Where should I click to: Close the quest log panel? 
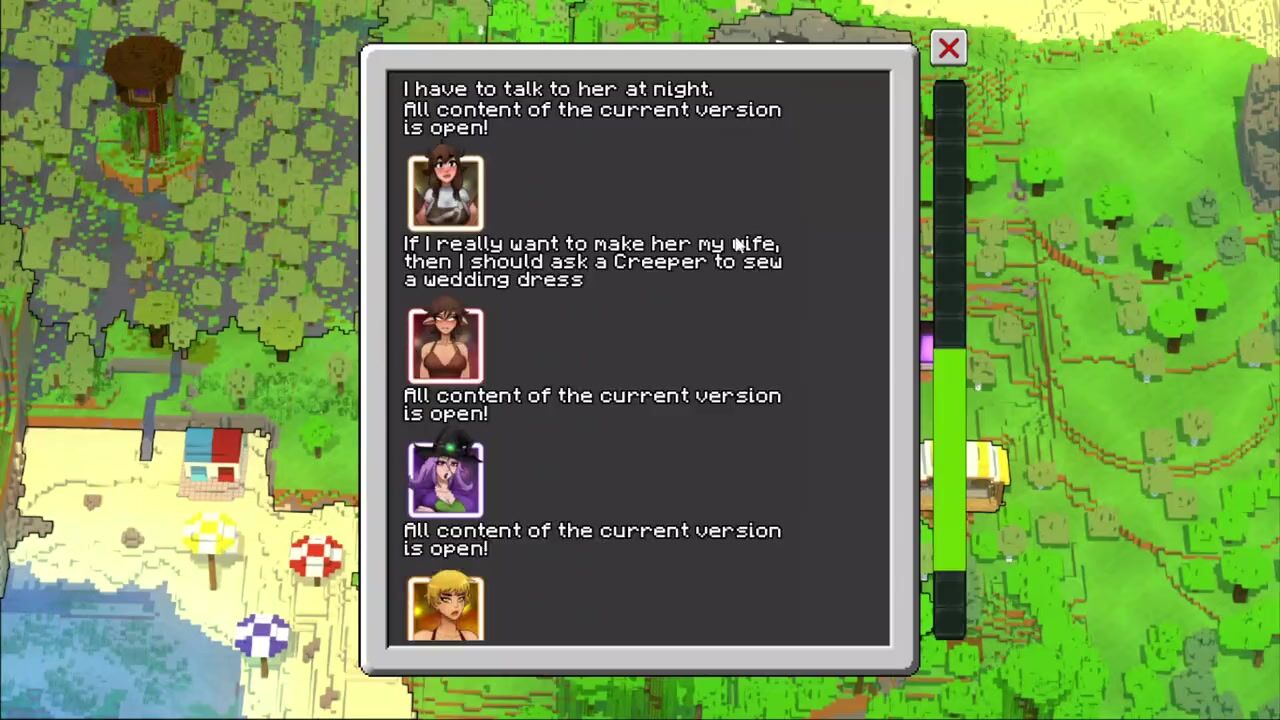click(948, 48)
